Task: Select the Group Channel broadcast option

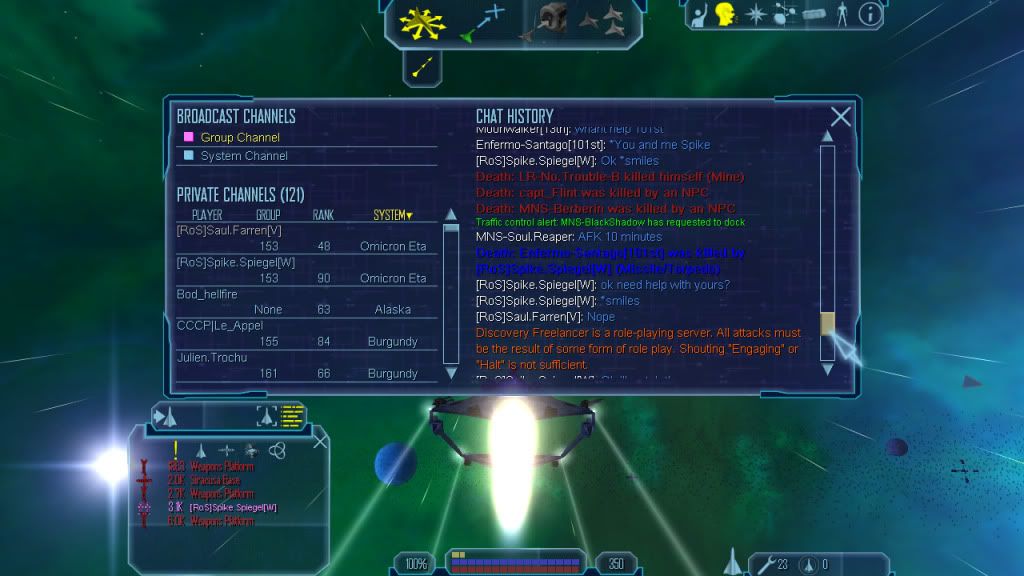Action: tap(240, 137)
